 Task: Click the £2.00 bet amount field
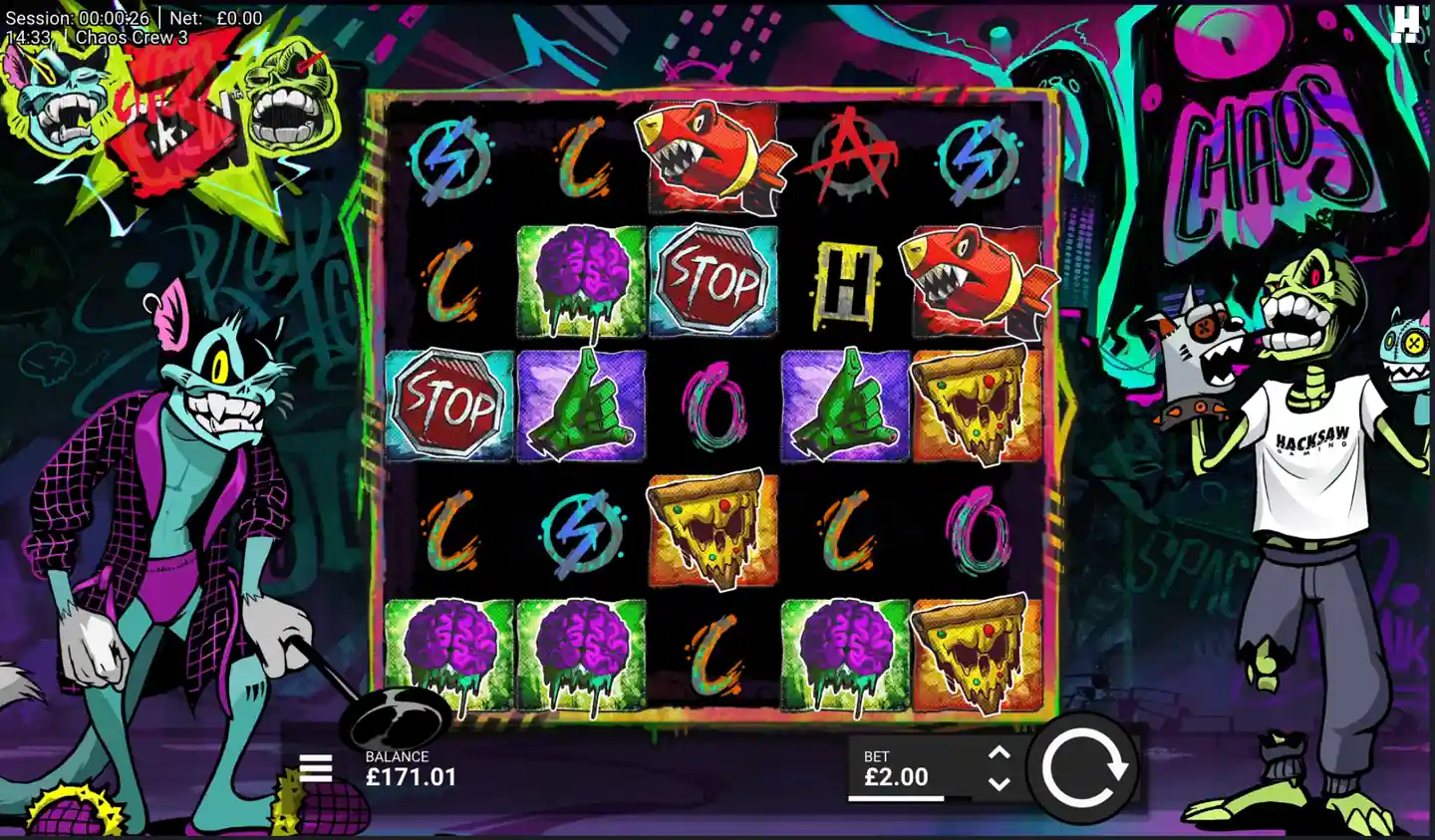pyautogui.click(x=895, y=776)
